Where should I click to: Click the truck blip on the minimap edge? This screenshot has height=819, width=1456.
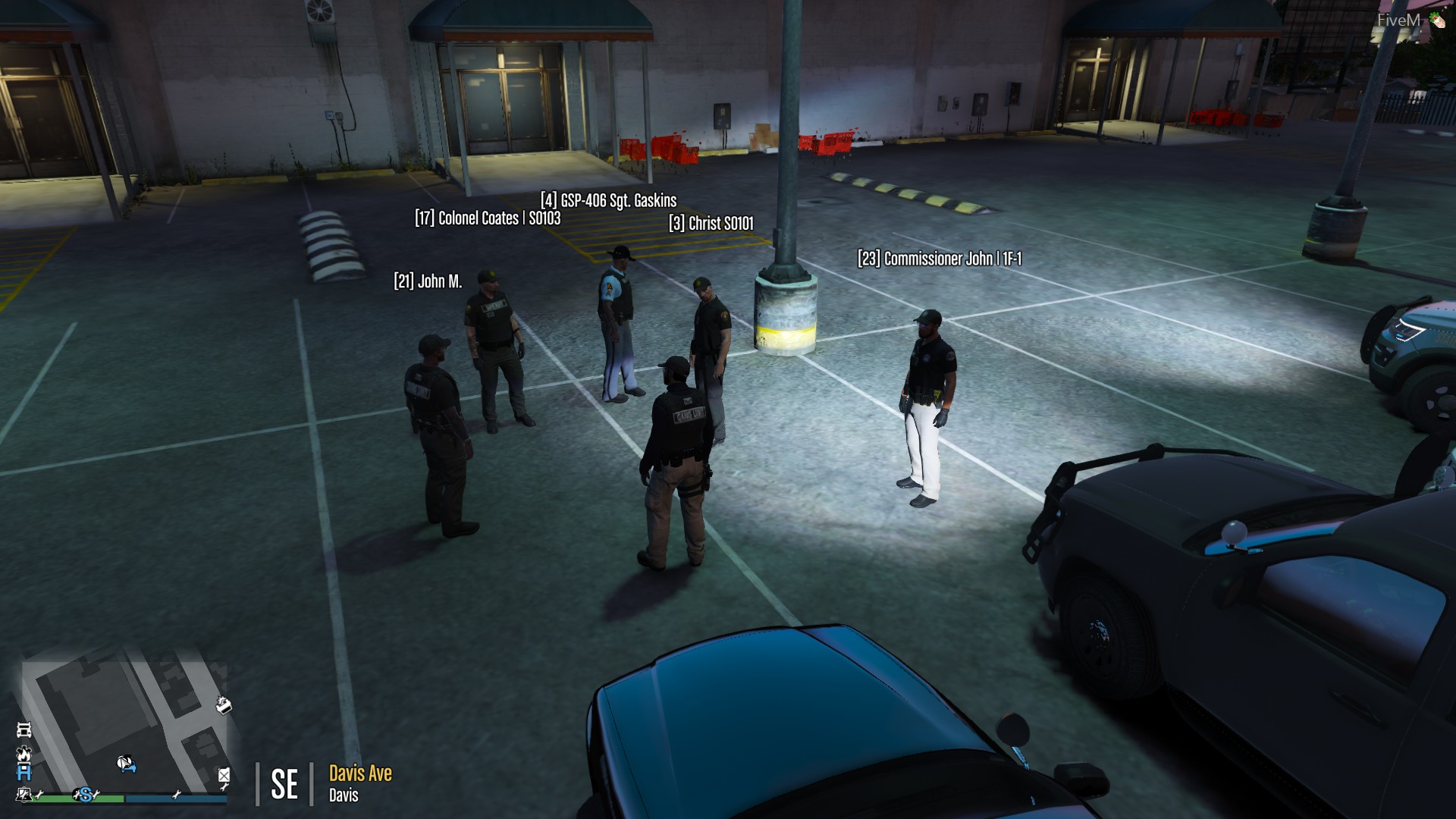tap(23, 731)
